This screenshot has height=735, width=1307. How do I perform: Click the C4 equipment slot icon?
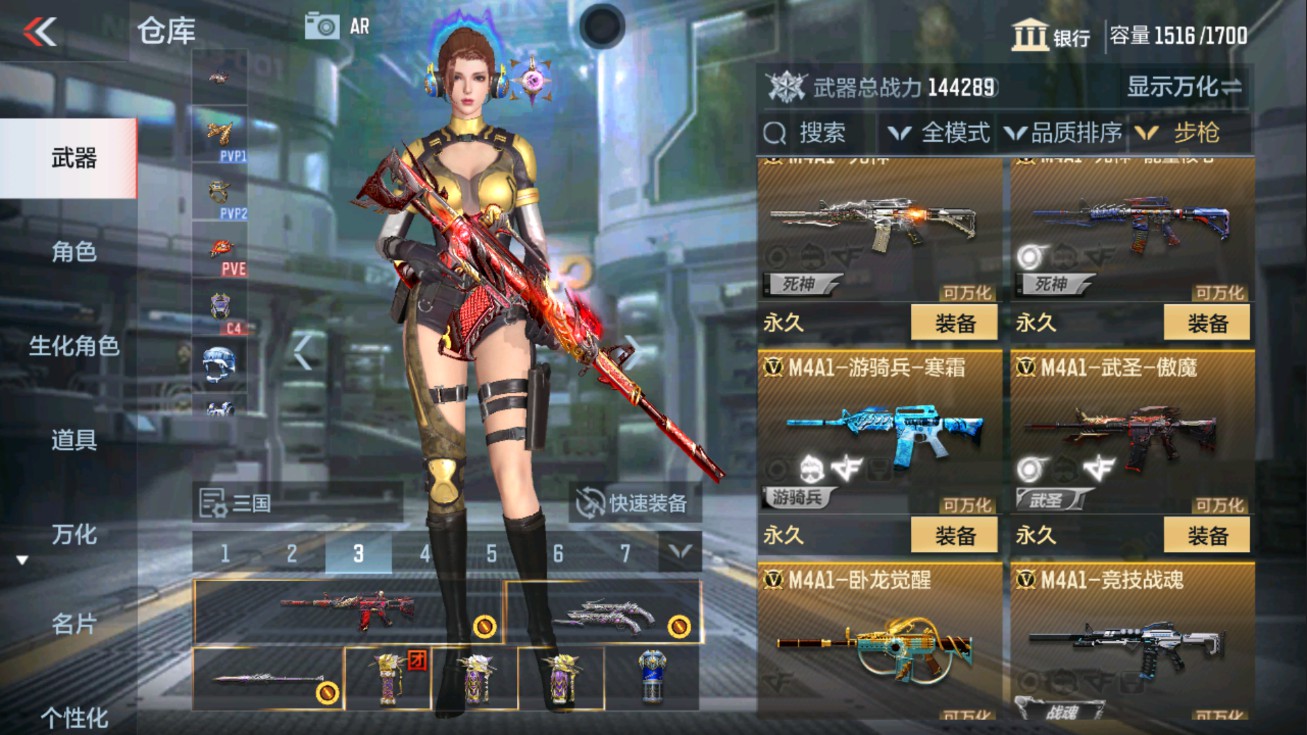point(221,303)
